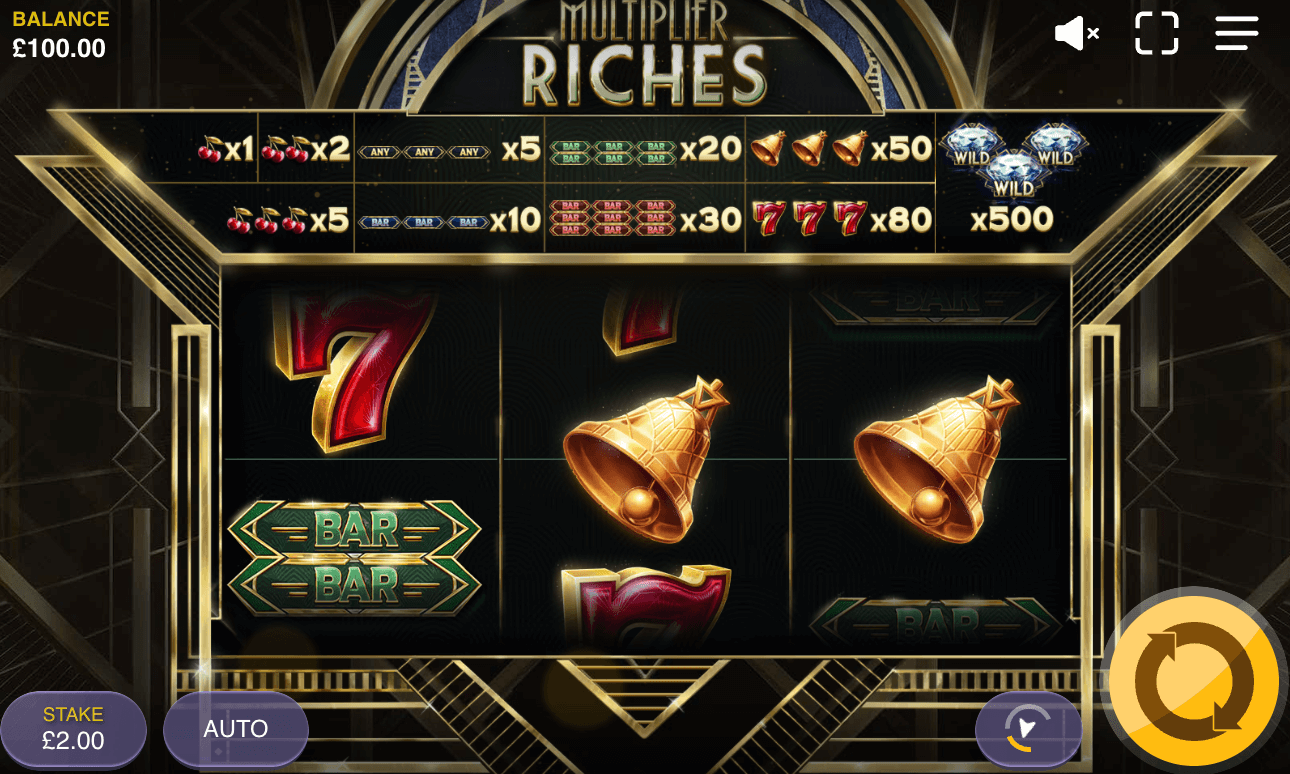
Task: Click the STAKE £2.00 button
Action: click(72, 728)
